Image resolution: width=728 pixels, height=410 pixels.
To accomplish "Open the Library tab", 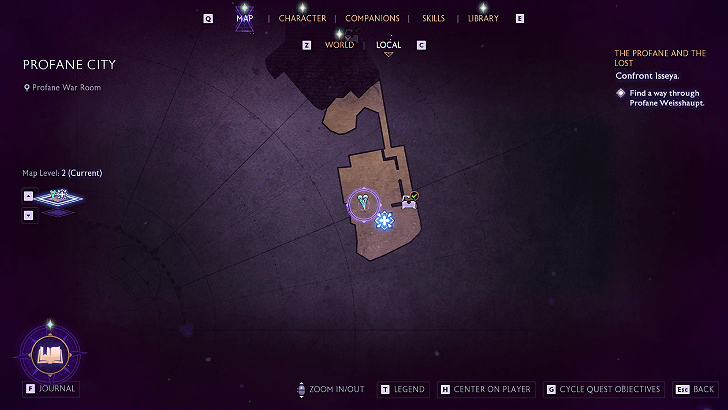I will tap(483, 18).
